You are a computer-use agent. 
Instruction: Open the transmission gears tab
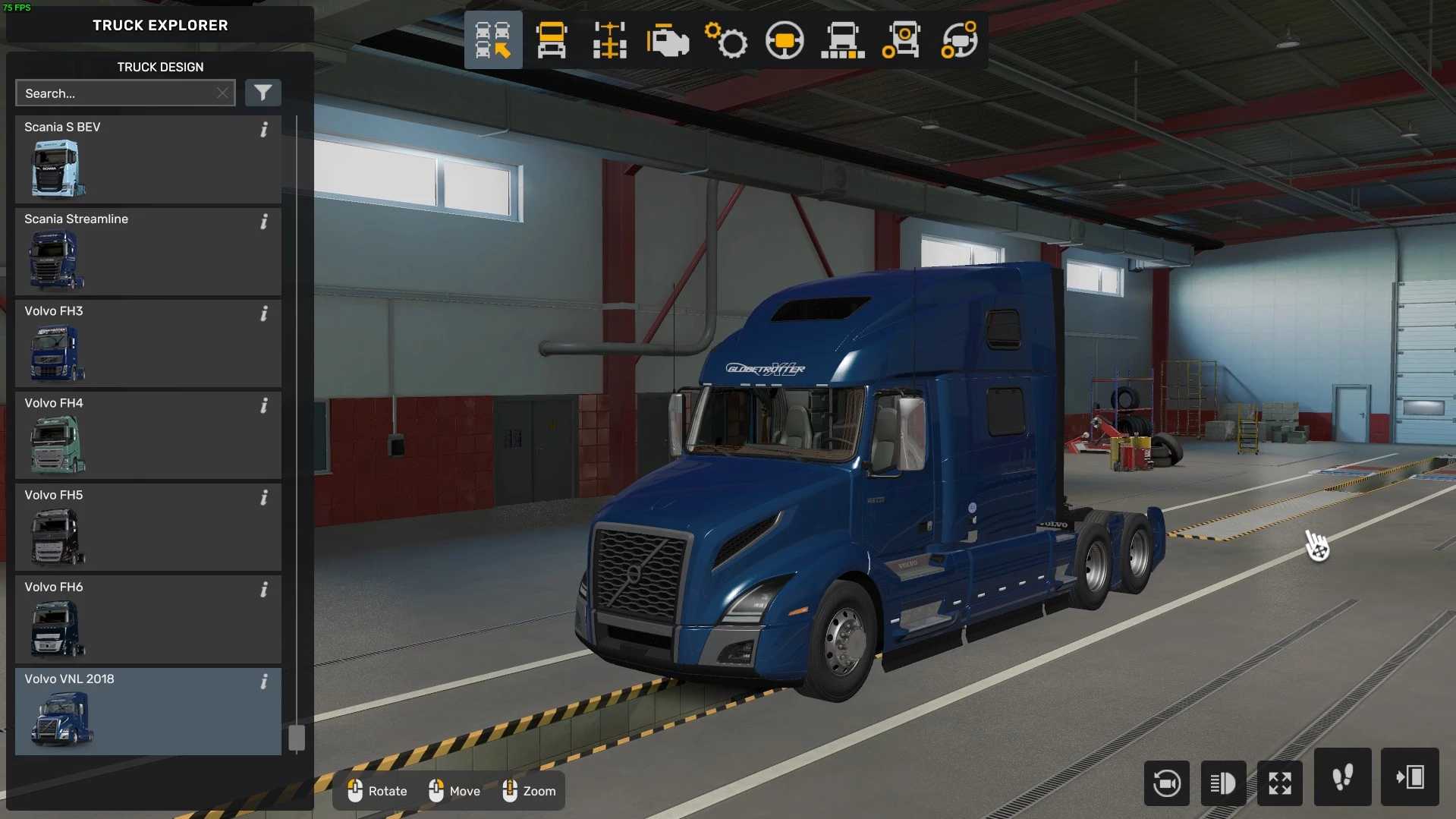pos(726,40)
